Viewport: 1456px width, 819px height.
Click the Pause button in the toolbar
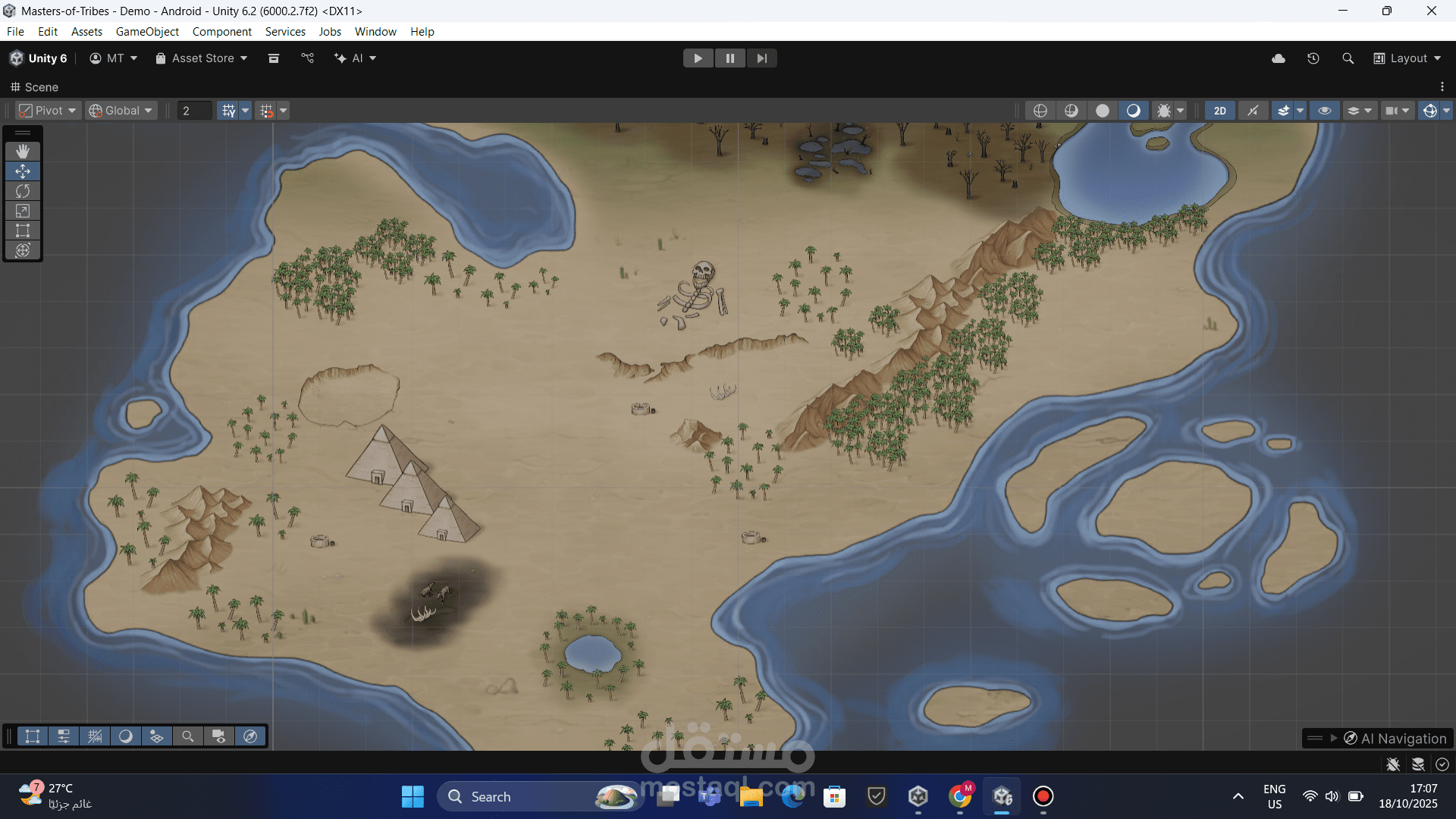click(x=730, y=58)
